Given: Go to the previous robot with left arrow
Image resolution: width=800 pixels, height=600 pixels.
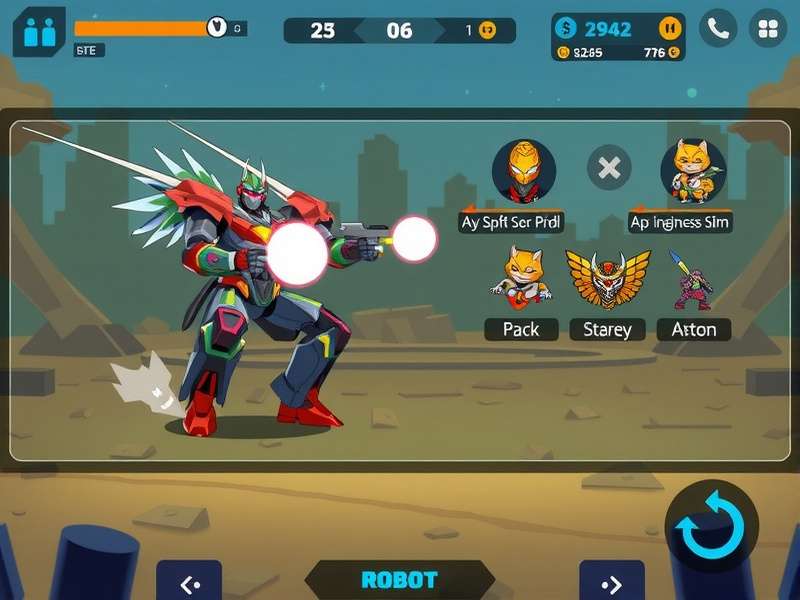Looking at the screenshot, I should coord(189,584).
